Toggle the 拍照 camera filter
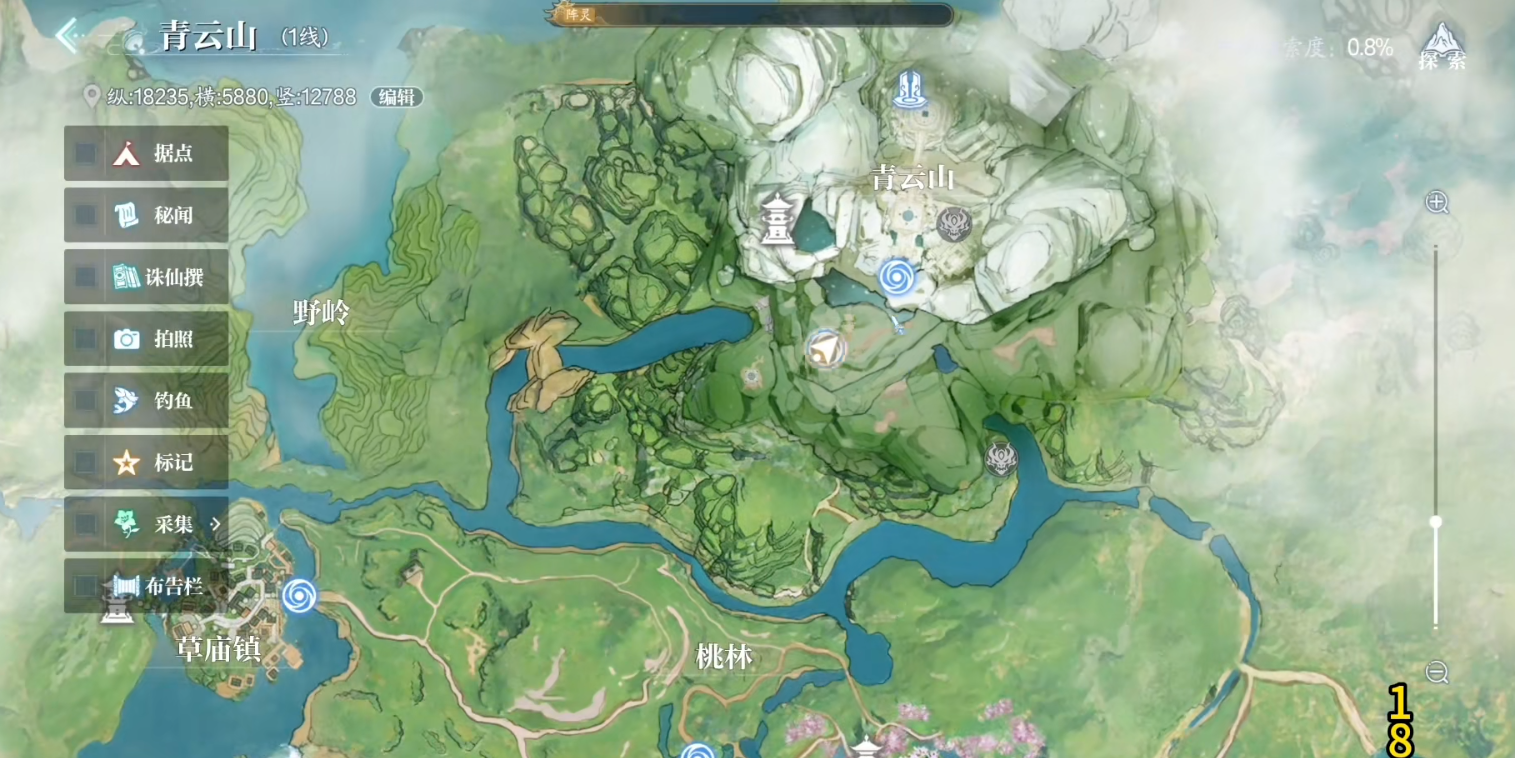1515x758 pixels. tap(146, 339)
